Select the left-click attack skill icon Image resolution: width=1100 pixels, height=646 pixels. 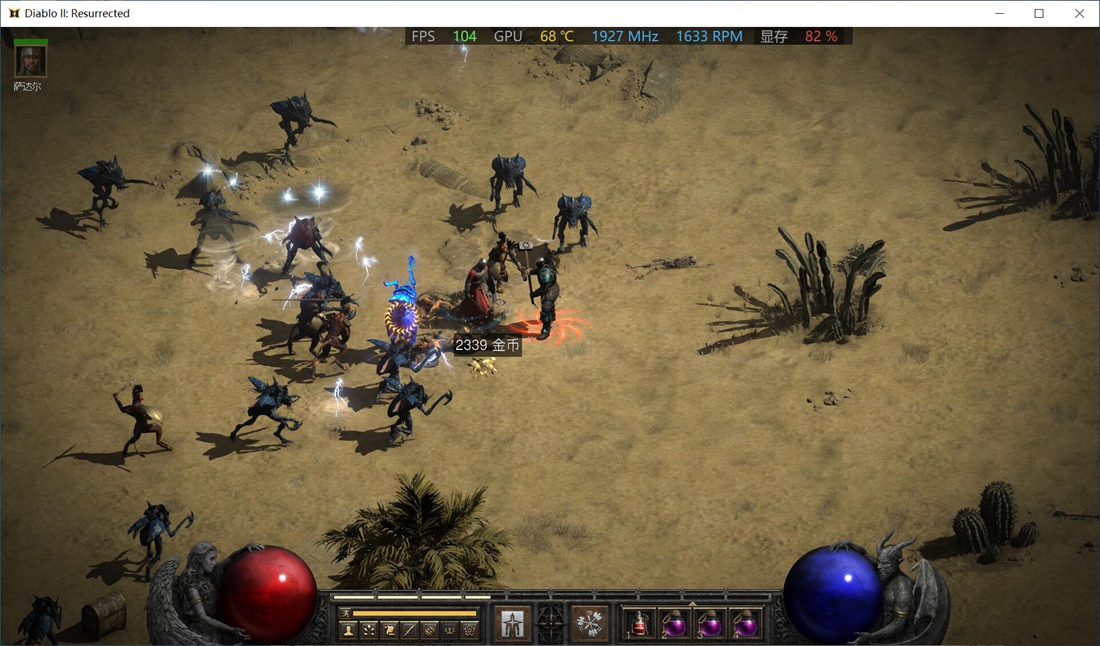tap(514, 623)
